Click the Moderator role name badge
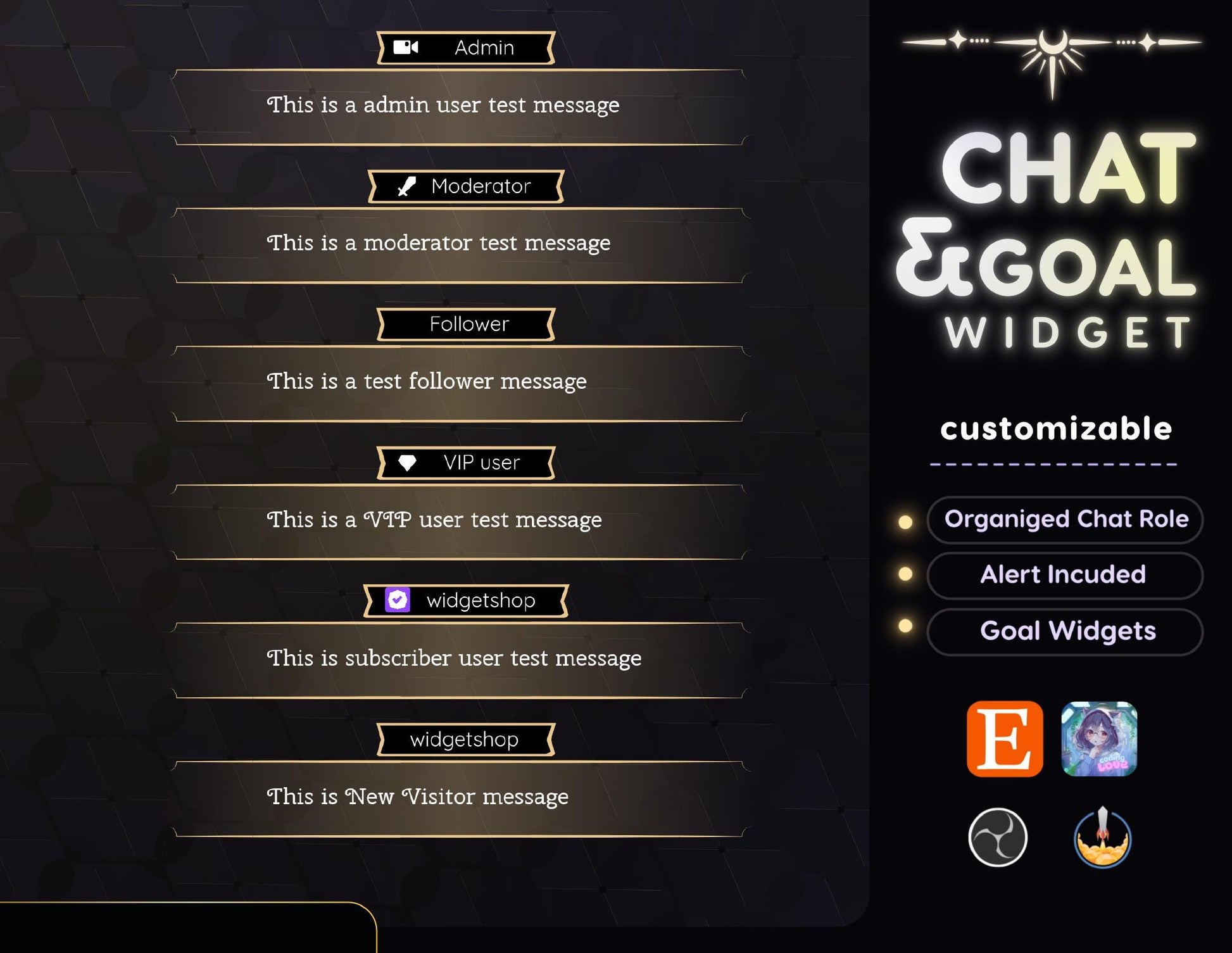 (x=466, y=186)
